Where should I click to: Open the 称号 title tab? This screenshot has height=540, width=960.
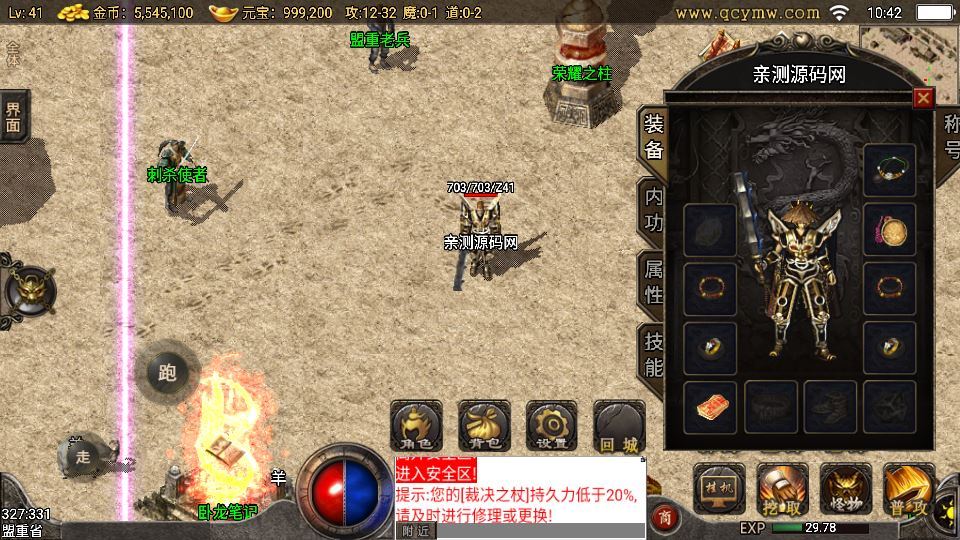pos(949,138)
